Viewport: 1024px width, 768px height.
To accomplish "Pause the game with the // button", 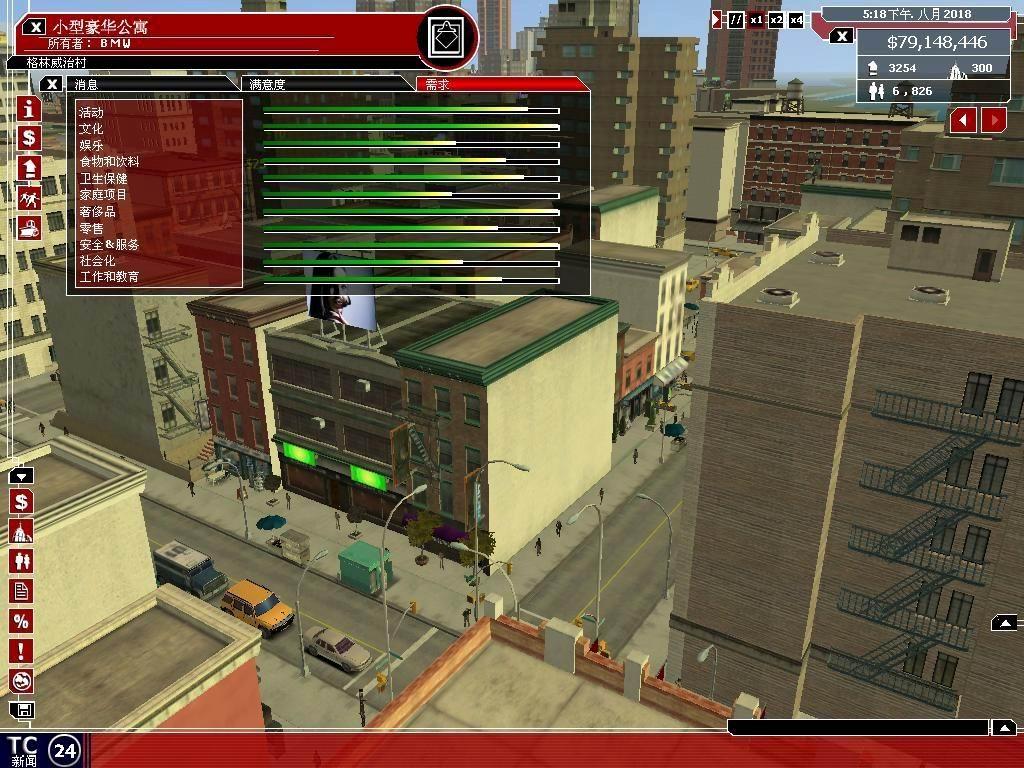I will click(x=736, y=20).
